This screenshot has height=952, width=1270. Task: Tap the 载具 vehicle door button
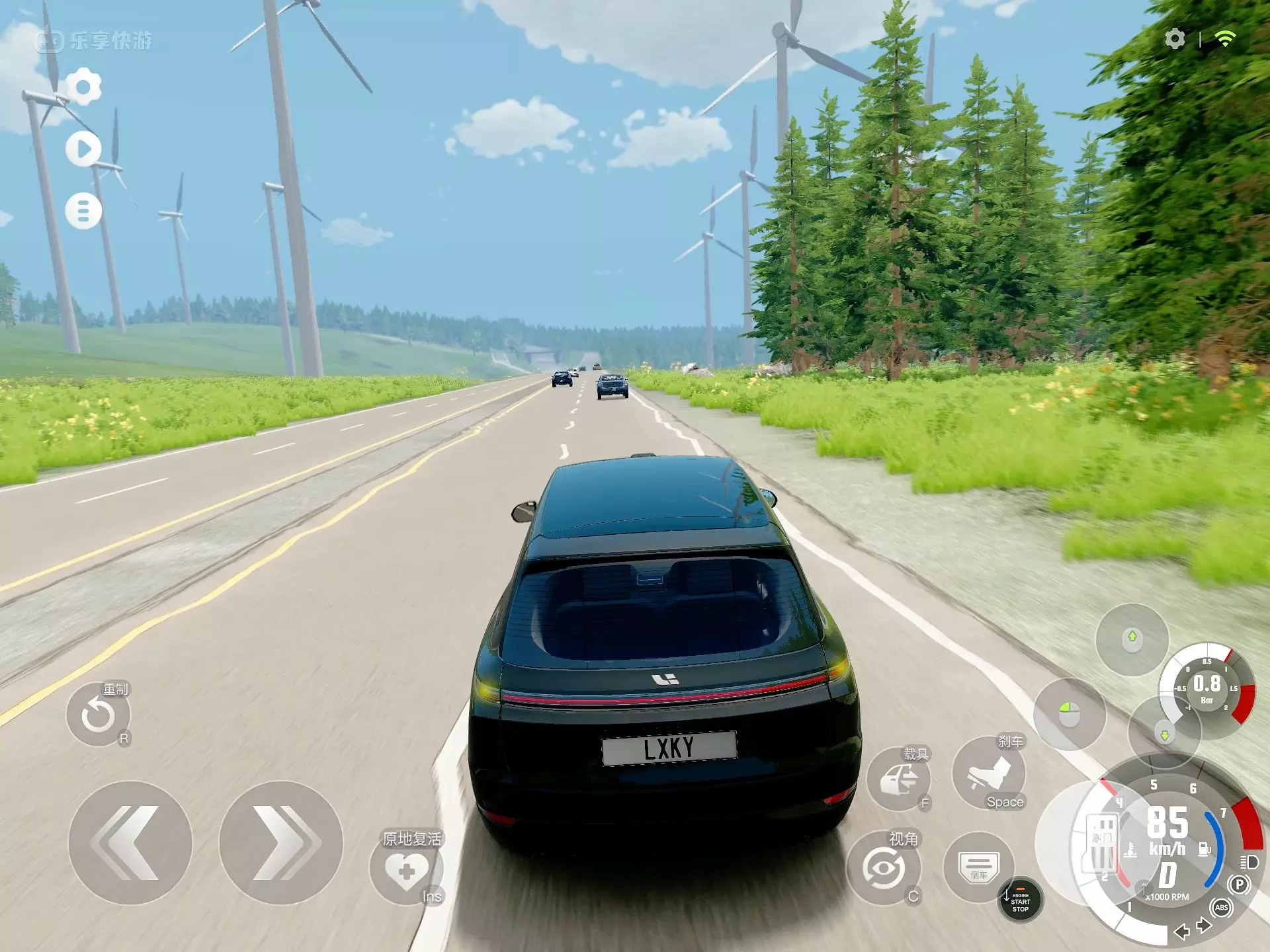coord(898,780)
